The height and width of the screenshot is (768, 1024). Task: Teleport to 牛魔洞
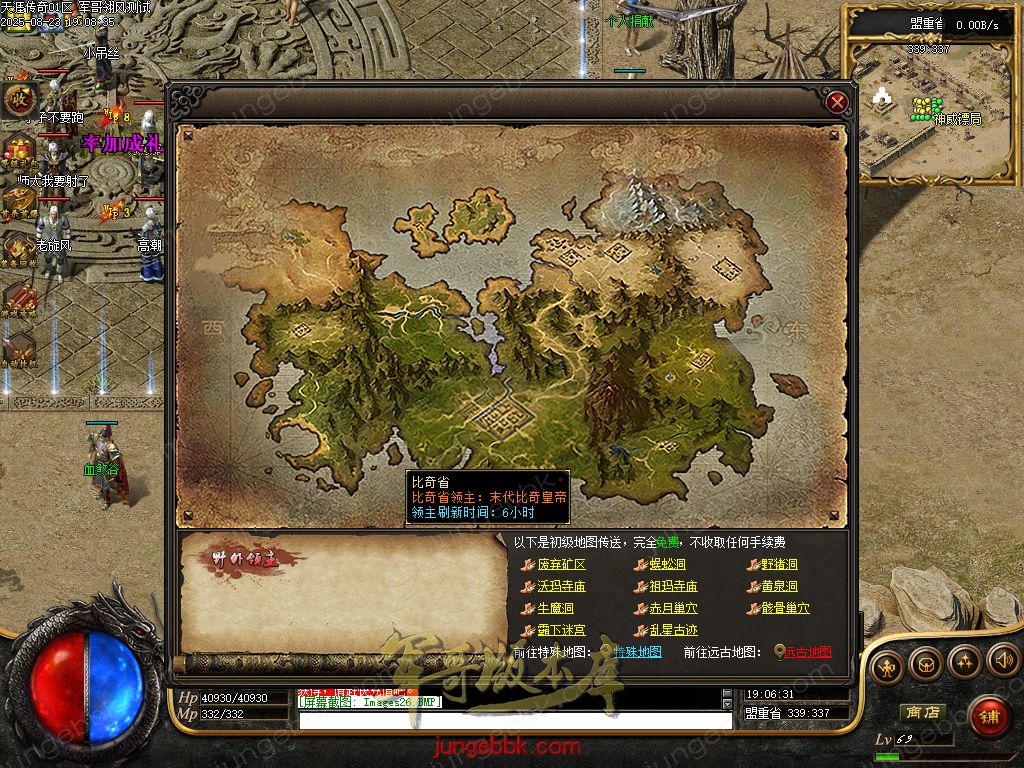[x=555, y=609]
